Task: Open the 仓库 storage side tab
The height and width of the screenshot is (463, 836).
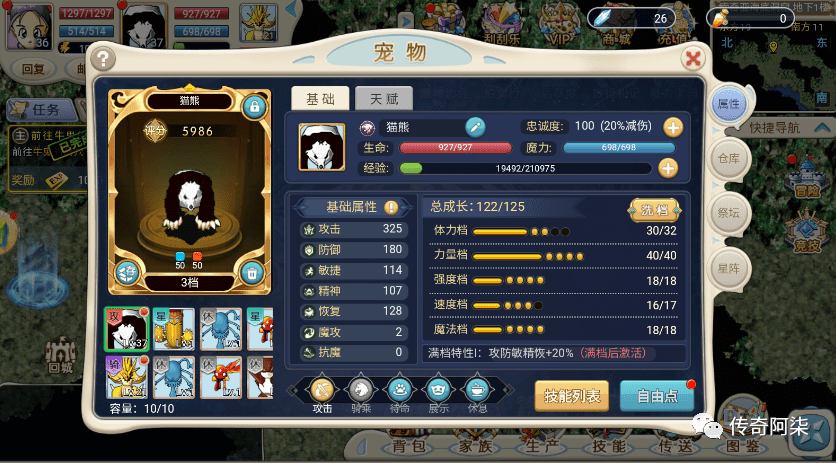Action: coord(728,158)
